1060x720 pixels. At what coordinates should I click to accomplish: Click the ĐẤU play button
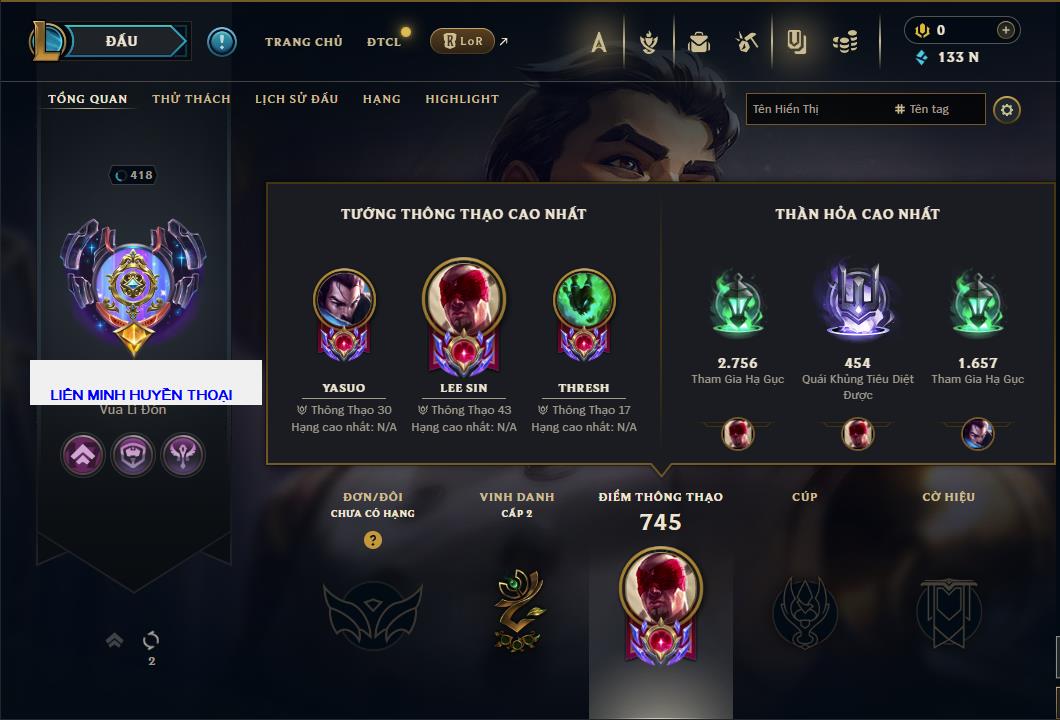[x=120, y=41]
